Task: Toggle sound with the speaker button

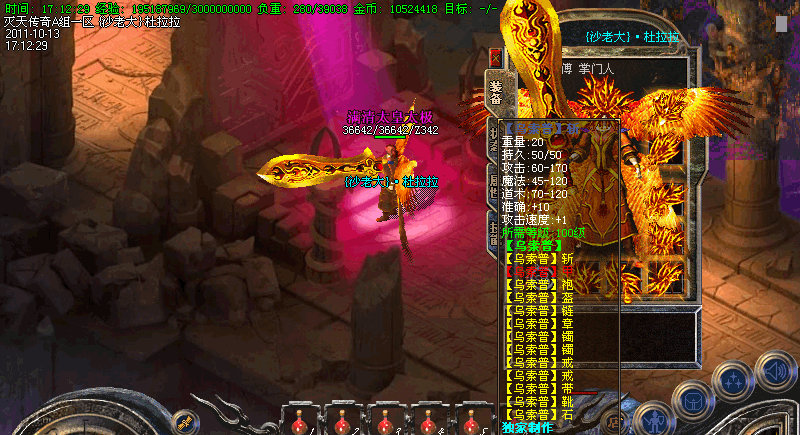Action: coord(775,370)
